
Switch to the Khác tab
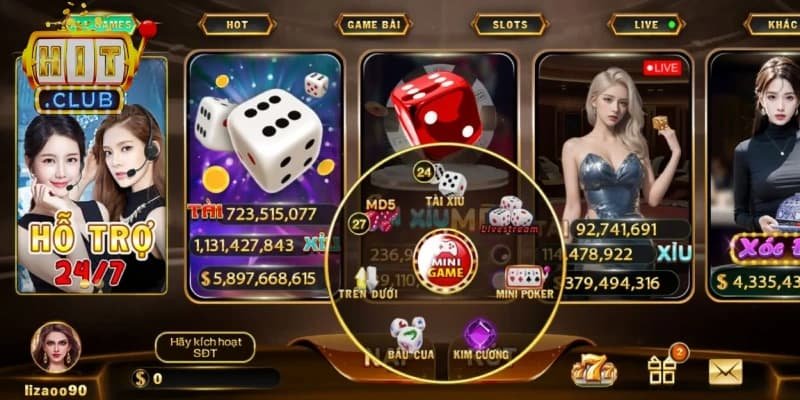[x=779, y=24]
